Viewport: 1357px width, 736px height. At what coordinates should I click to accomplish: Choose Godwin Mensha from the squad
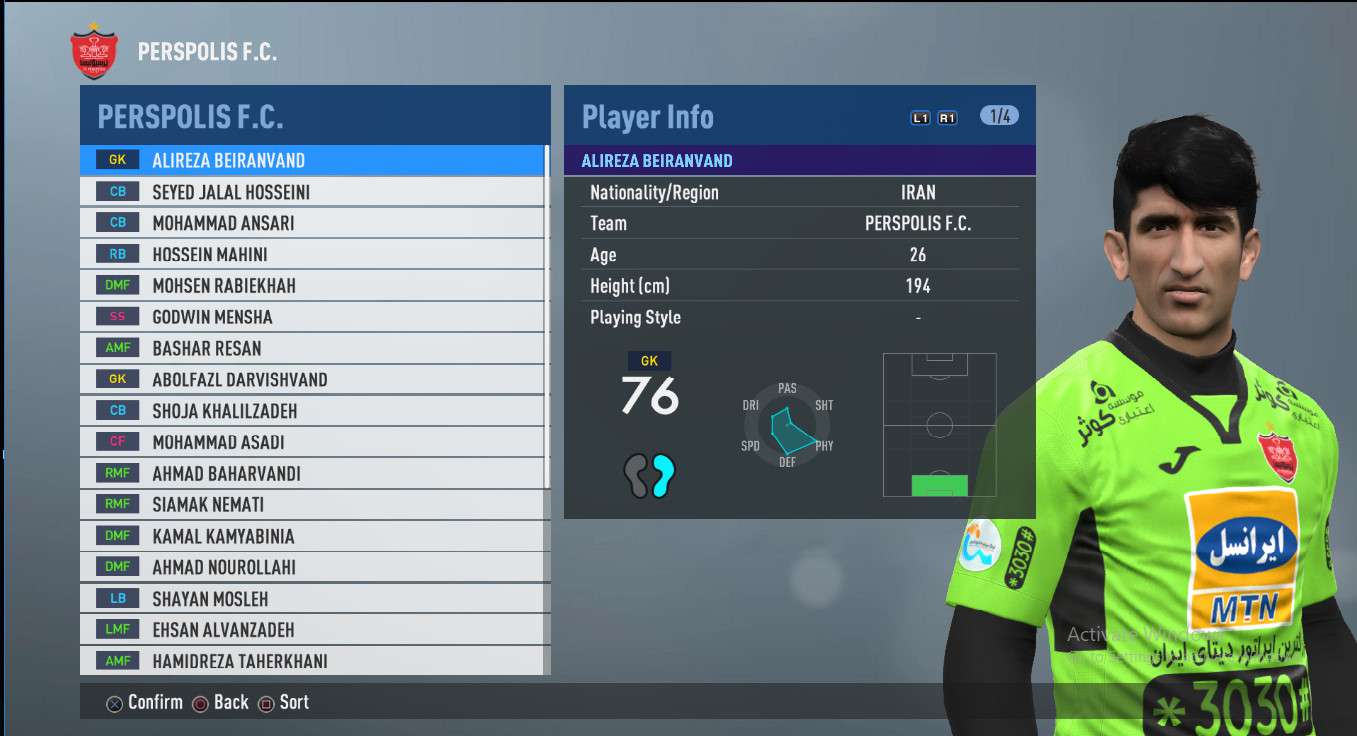[x=313, y=317]
